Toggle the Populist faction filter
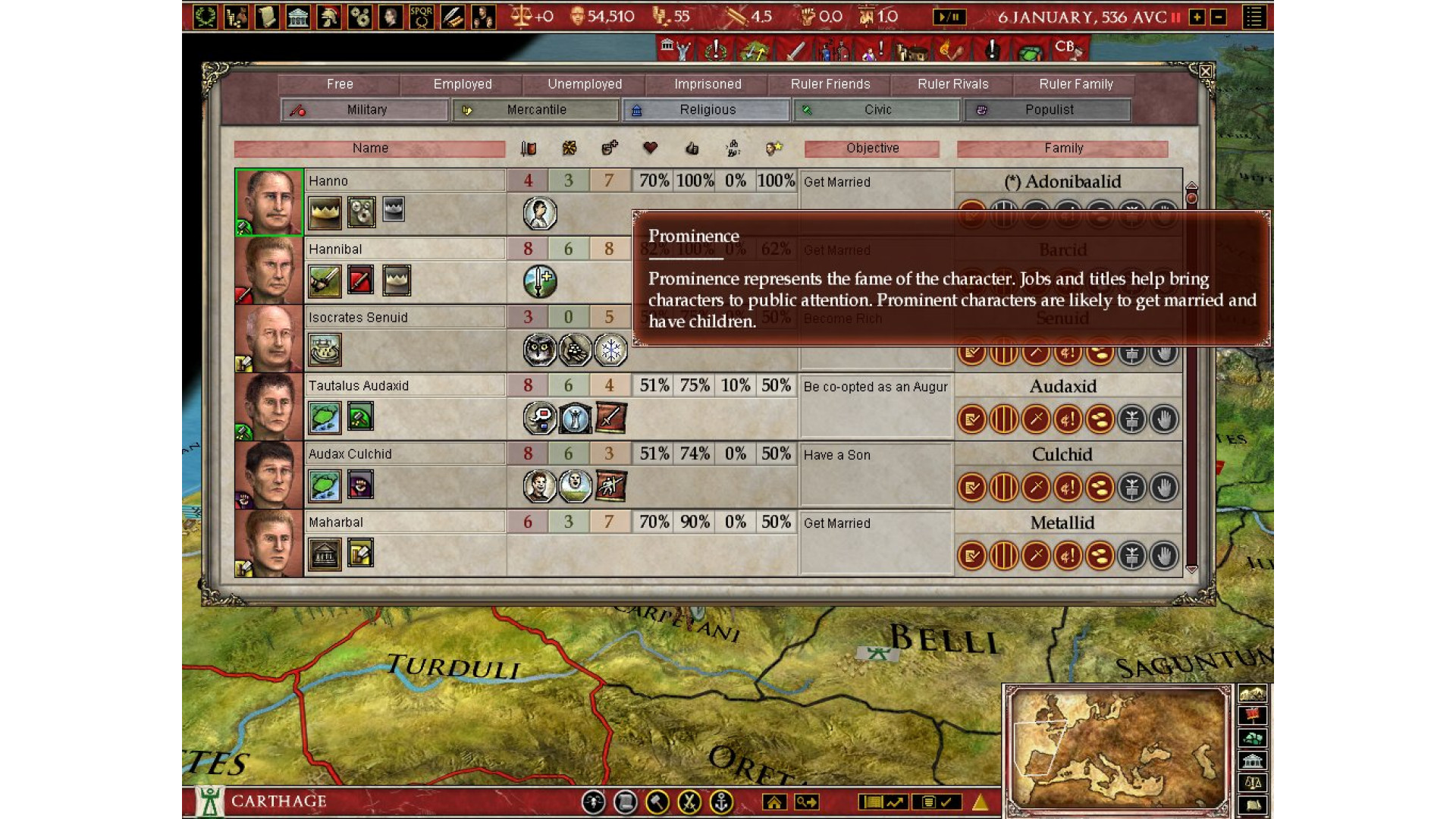This screenshot has width=1456, height=819. (1048, 110)
